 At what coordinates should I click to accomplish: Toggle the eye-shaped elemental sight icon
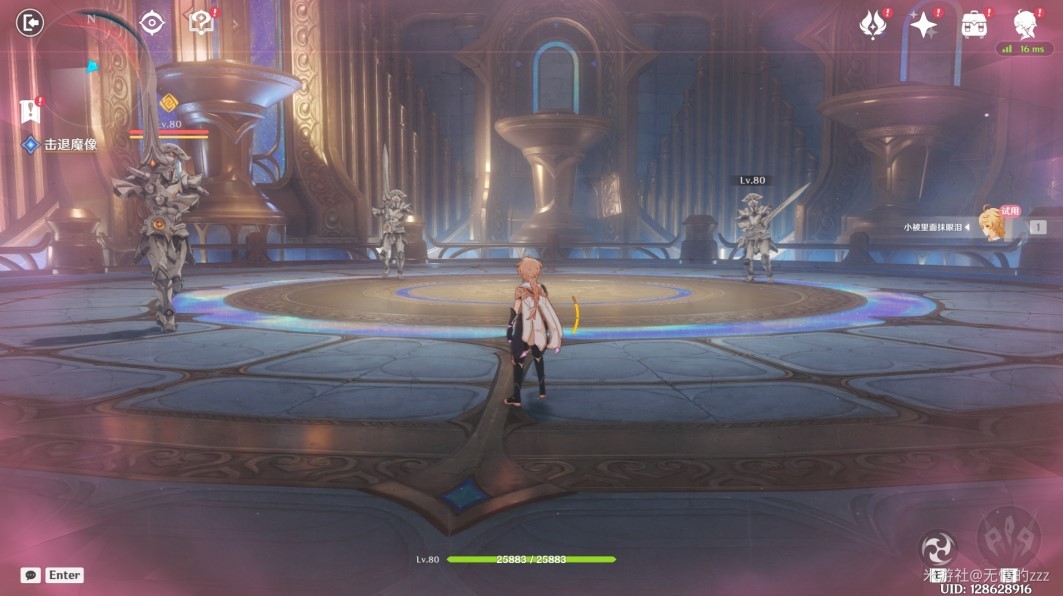152,23
